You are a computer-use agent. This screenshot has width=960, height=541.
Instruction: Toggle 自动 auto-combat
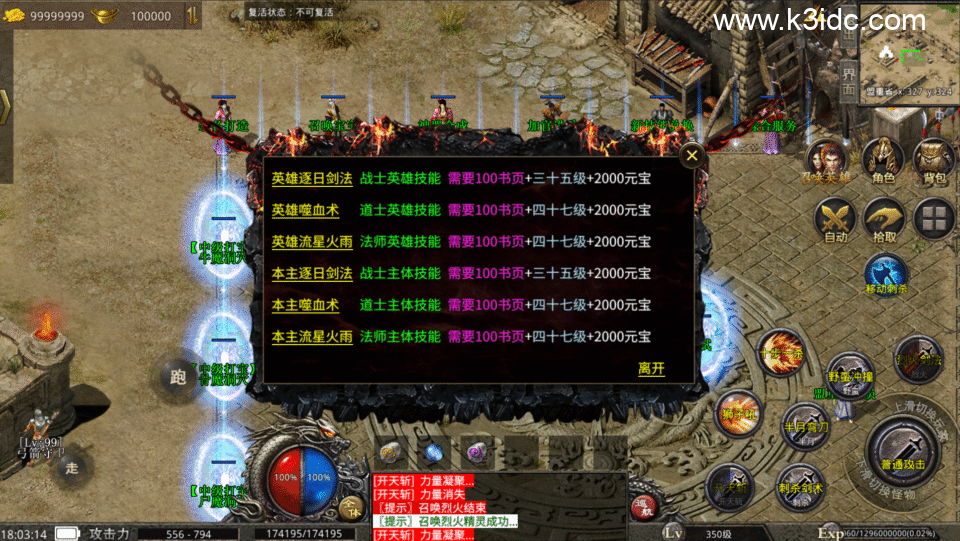[x=835, y=220]
